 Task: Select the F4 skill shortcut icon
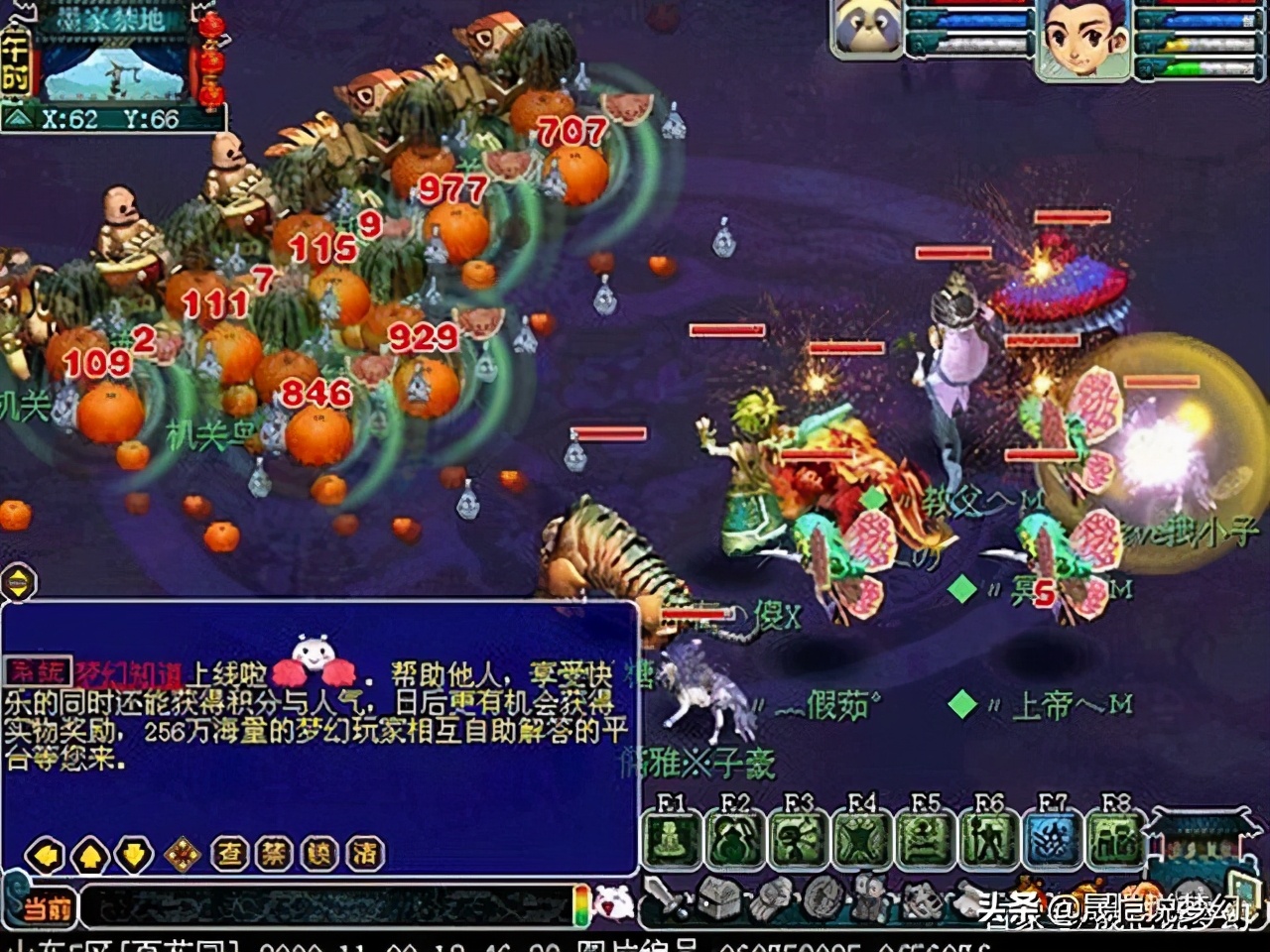(861, 838)
